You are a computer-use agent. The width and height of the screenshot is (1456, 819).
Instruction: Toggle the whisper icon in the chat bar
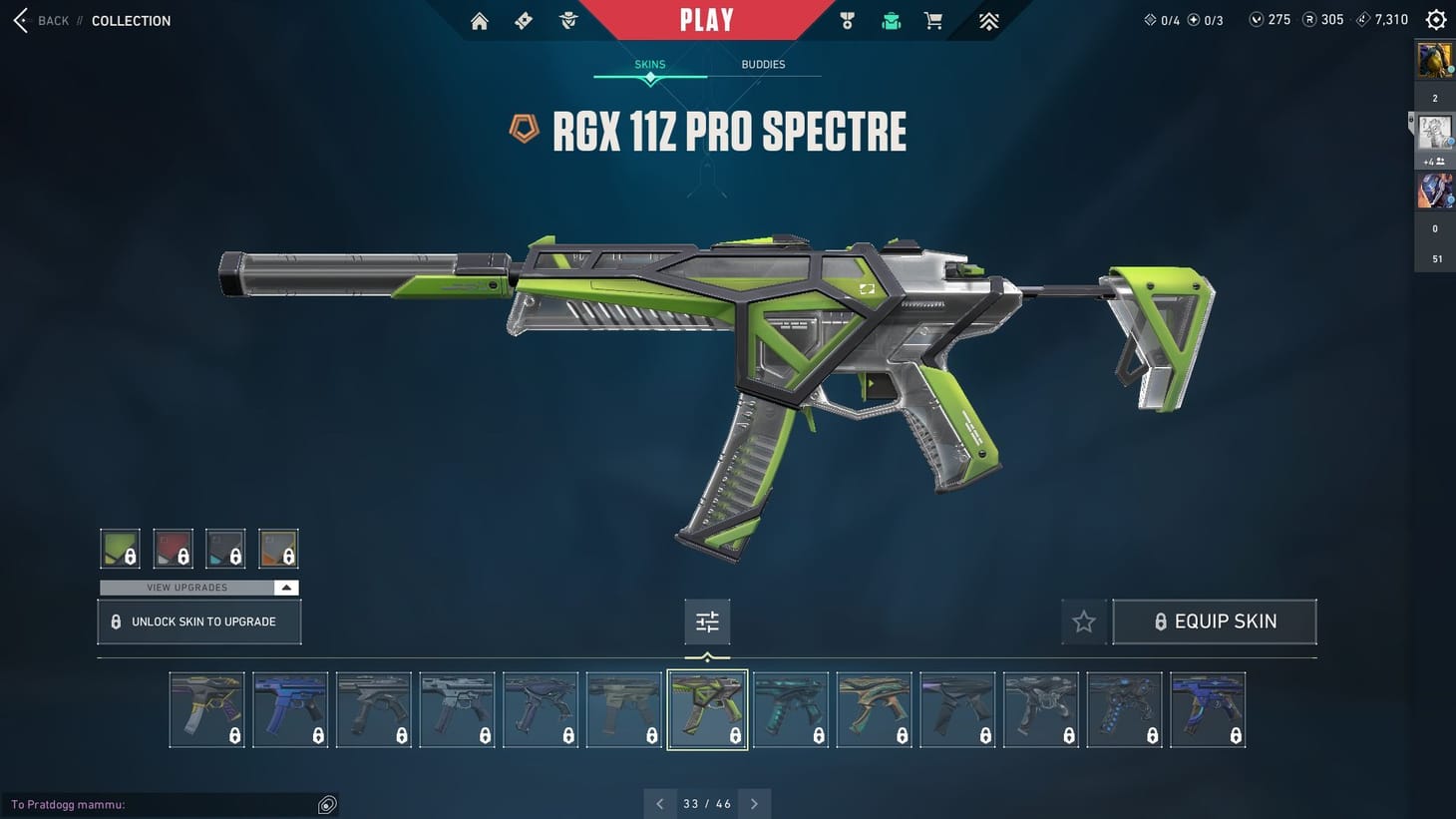326,804
